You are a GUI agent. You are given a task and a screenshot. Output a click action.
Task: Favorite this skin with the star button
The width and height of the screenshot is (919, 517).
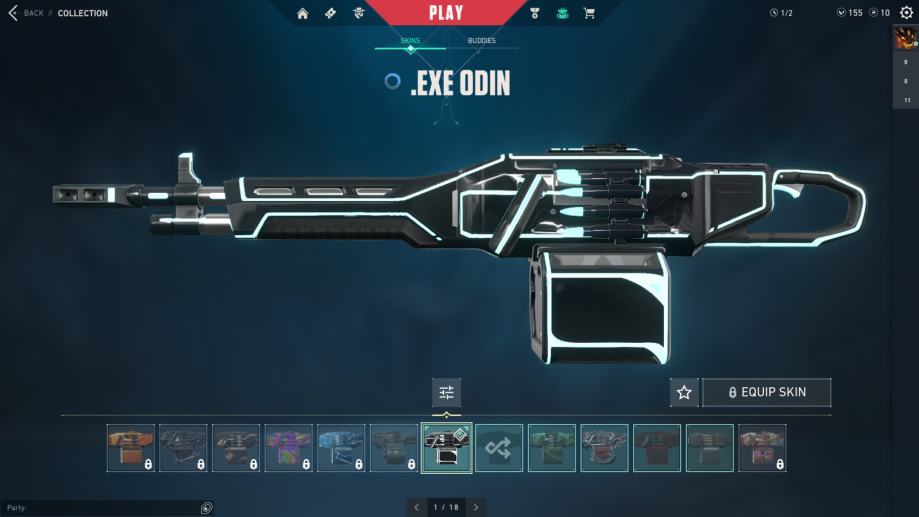pyautogui.click(x=684, y=392)
